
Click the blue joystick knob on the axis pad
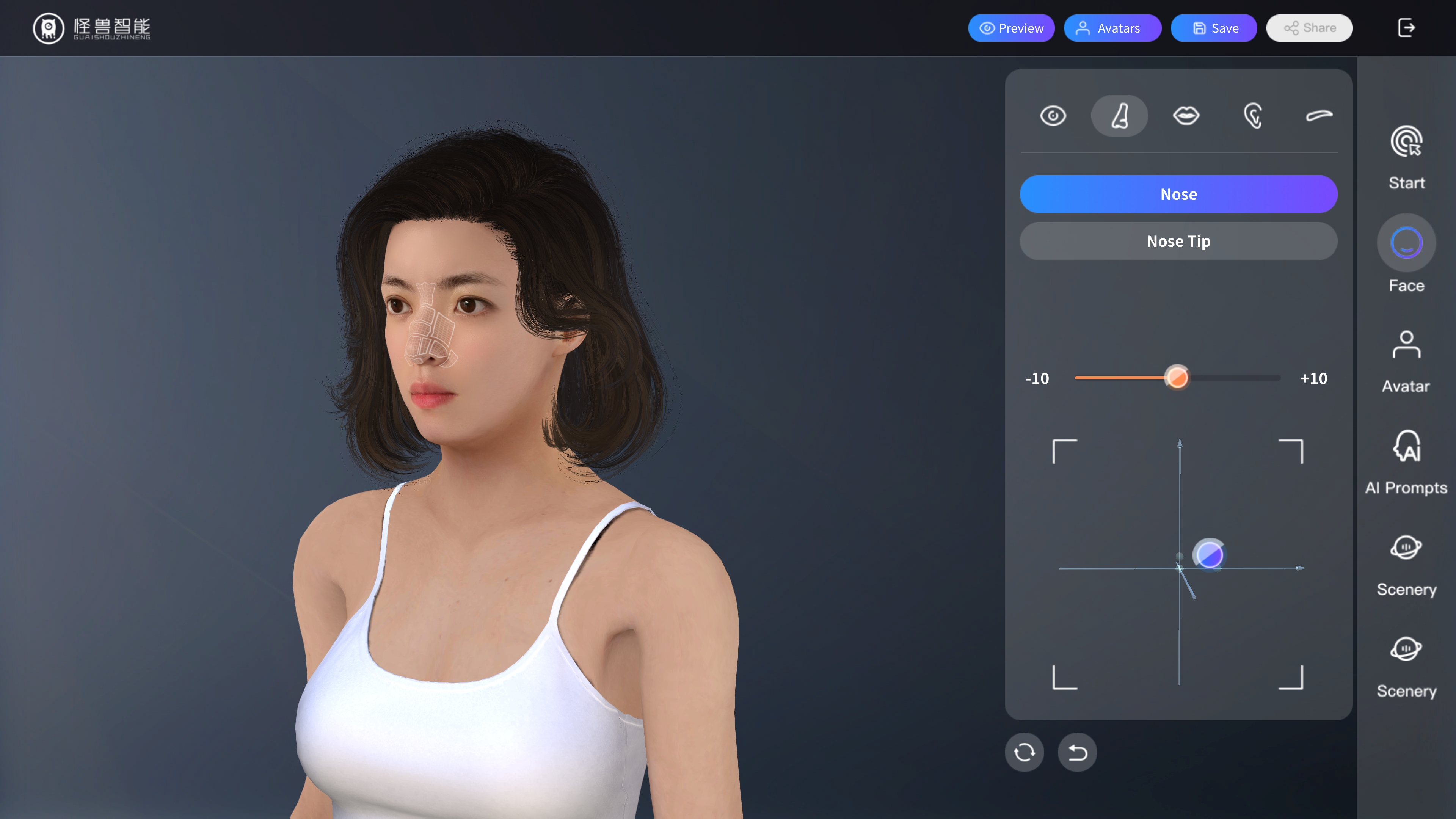pyautogui.click(x=1210, y=554)
